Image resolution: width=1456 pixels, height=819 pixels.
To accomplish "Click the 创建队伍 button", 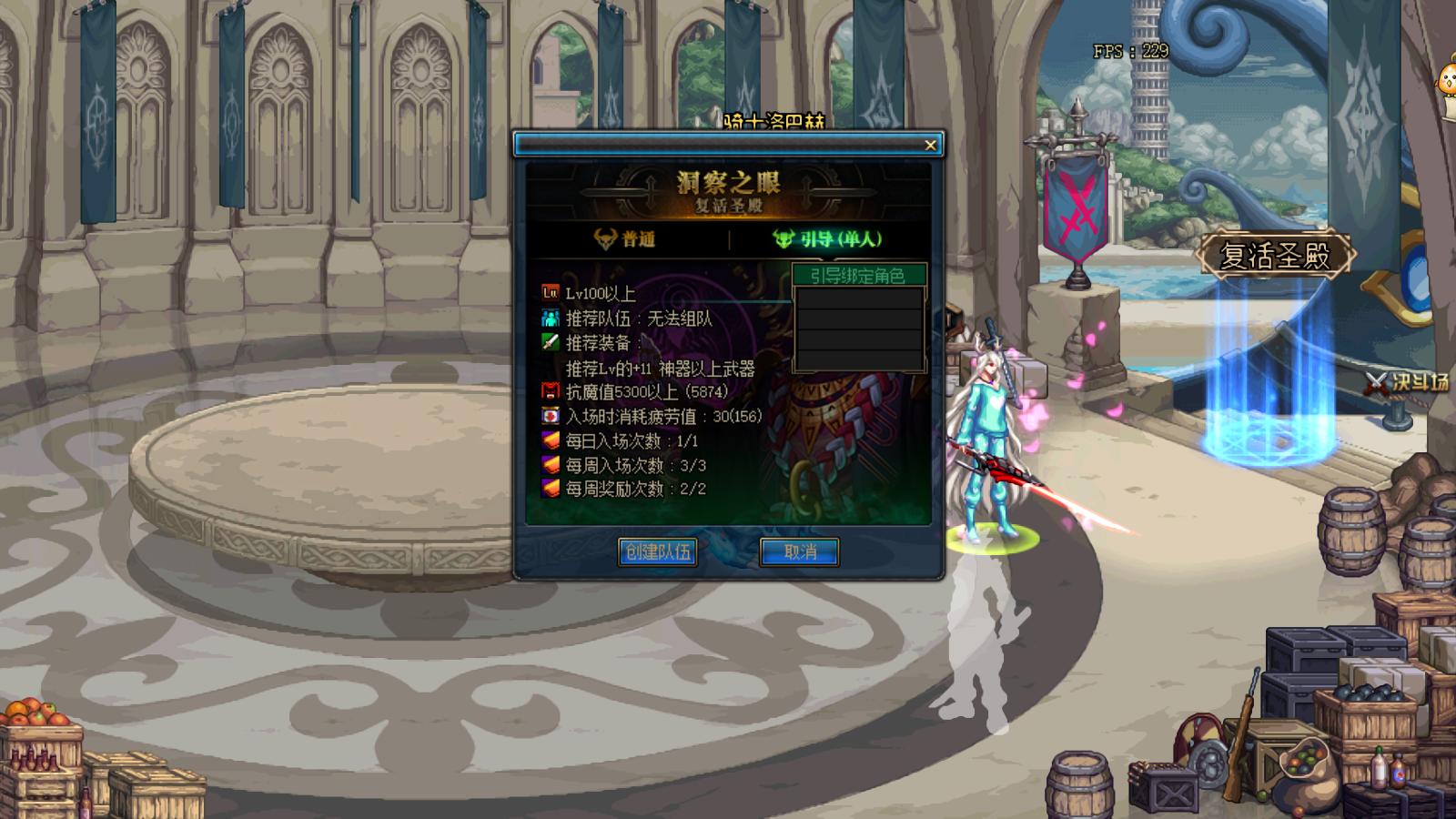I will (x=657, y=551).
